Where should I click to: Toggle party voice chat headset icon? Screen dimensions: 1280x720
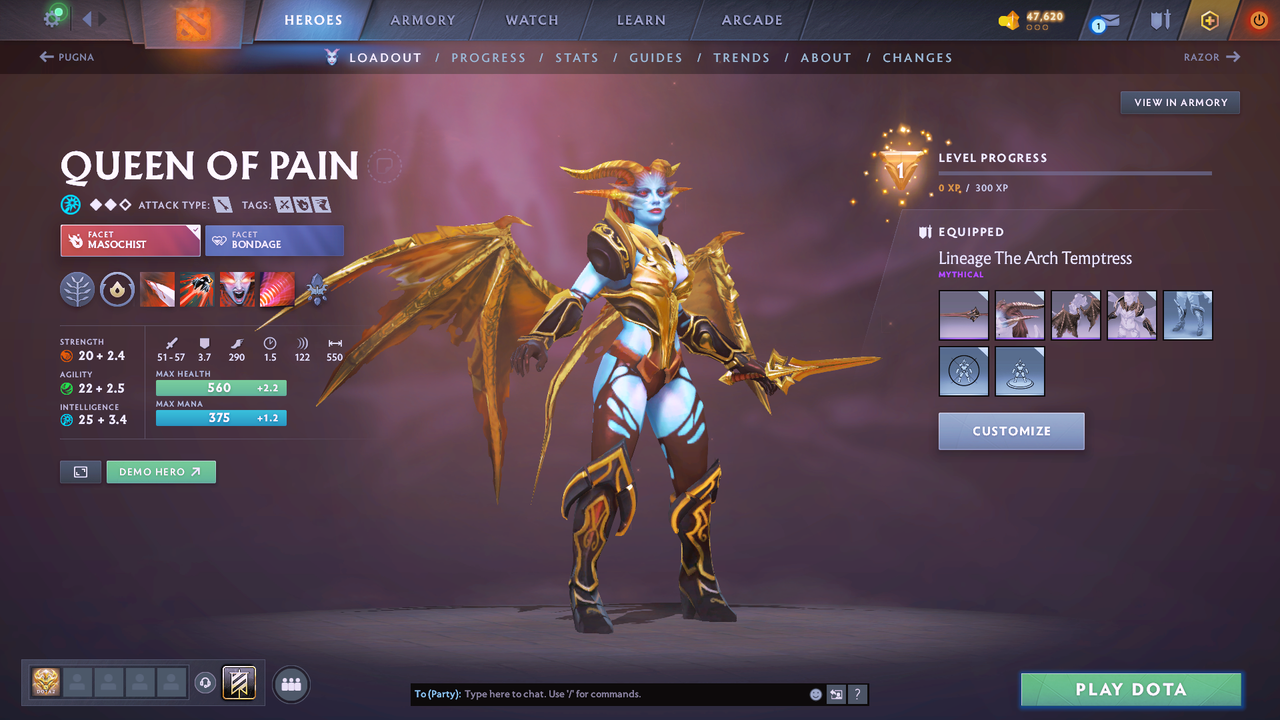(x=207, y=683)
